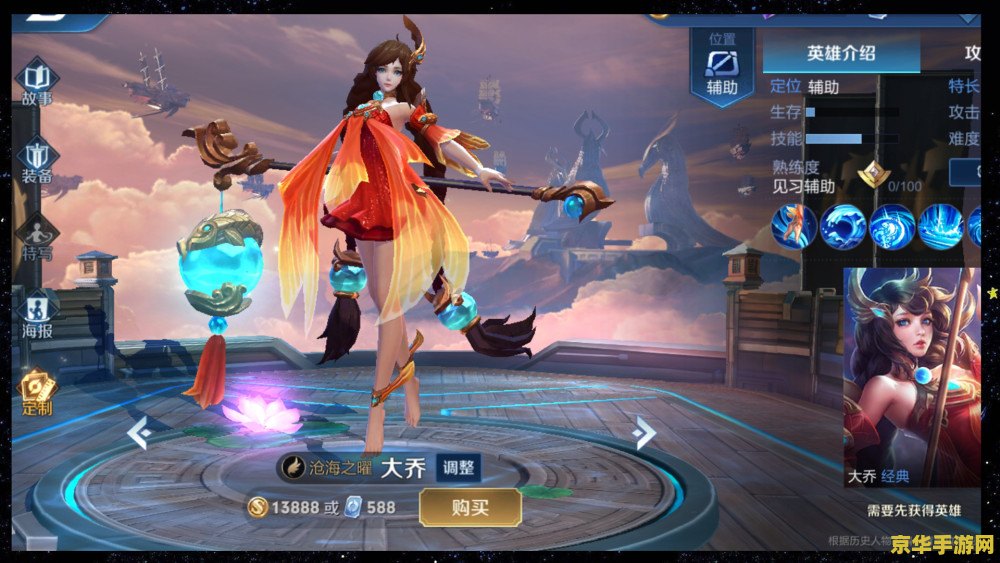View the swirling water vortex skill icon
Viewport: 1000px width, 563px height.
[x=891, y=226]
